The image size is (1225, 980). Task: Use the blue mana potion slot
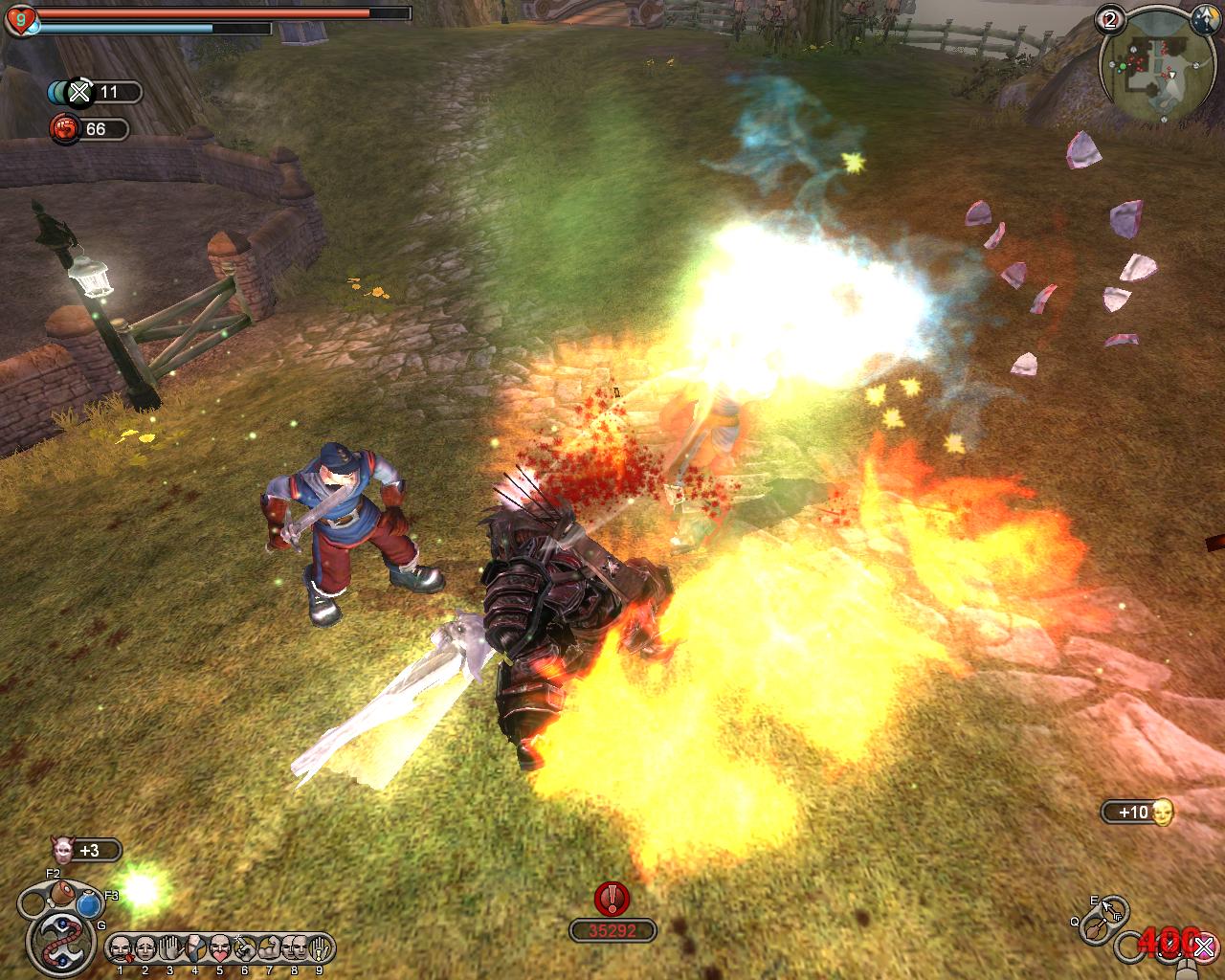point(90,904)
